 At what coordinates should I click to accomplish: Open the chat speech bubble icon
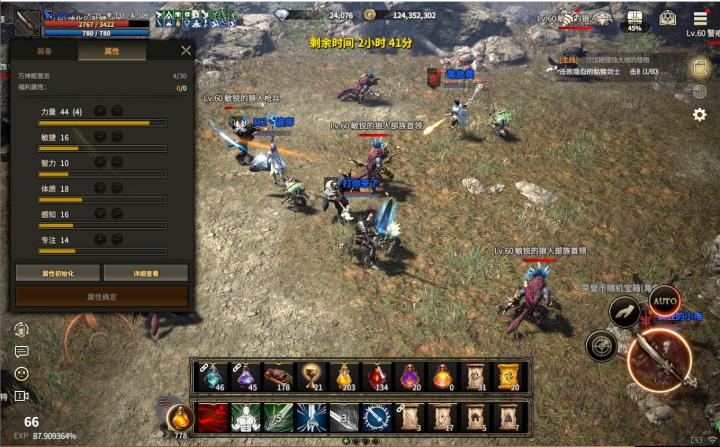click(21, 351)
